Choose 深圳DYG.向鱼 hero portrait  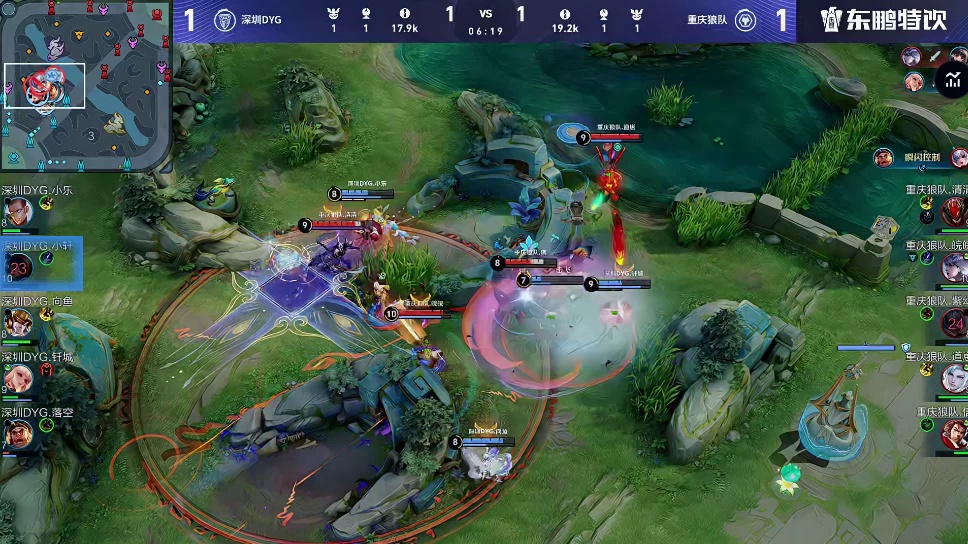click(x=20, y=322)
